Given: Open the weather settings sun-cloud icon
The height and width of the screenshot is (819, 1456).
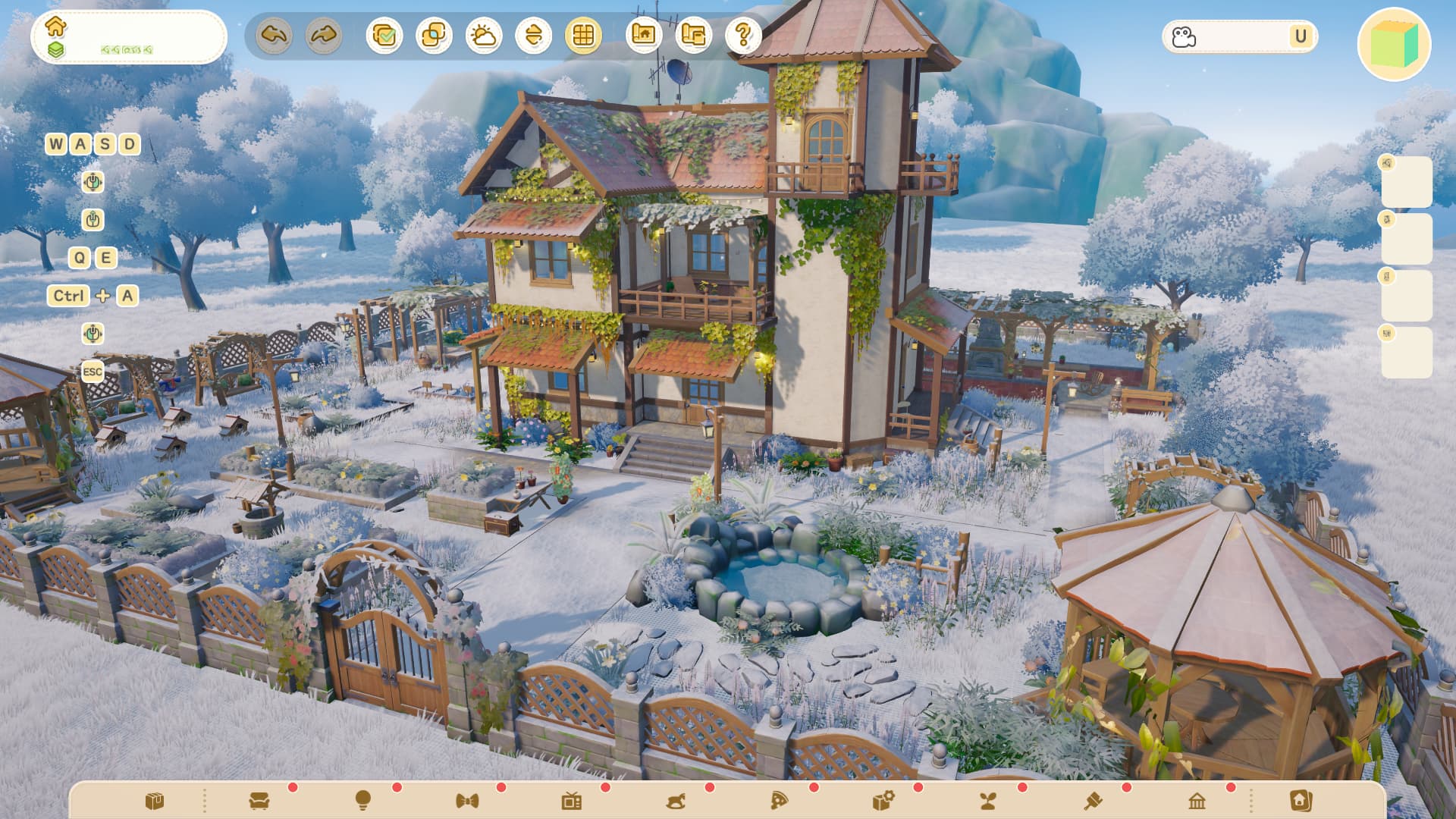Looking at the screenshot, I should click(484, 36).
